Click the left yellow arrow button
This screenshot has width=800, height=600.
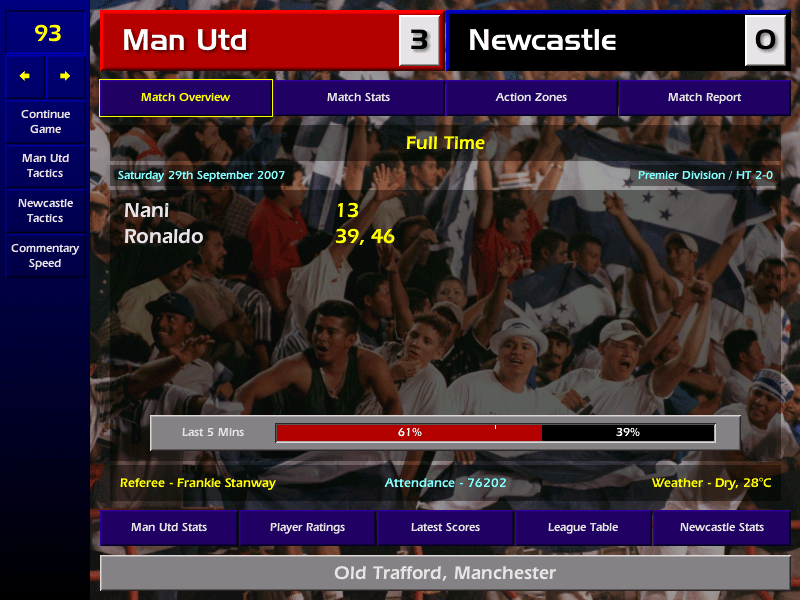pyautogui.click(x=25, y=76)
